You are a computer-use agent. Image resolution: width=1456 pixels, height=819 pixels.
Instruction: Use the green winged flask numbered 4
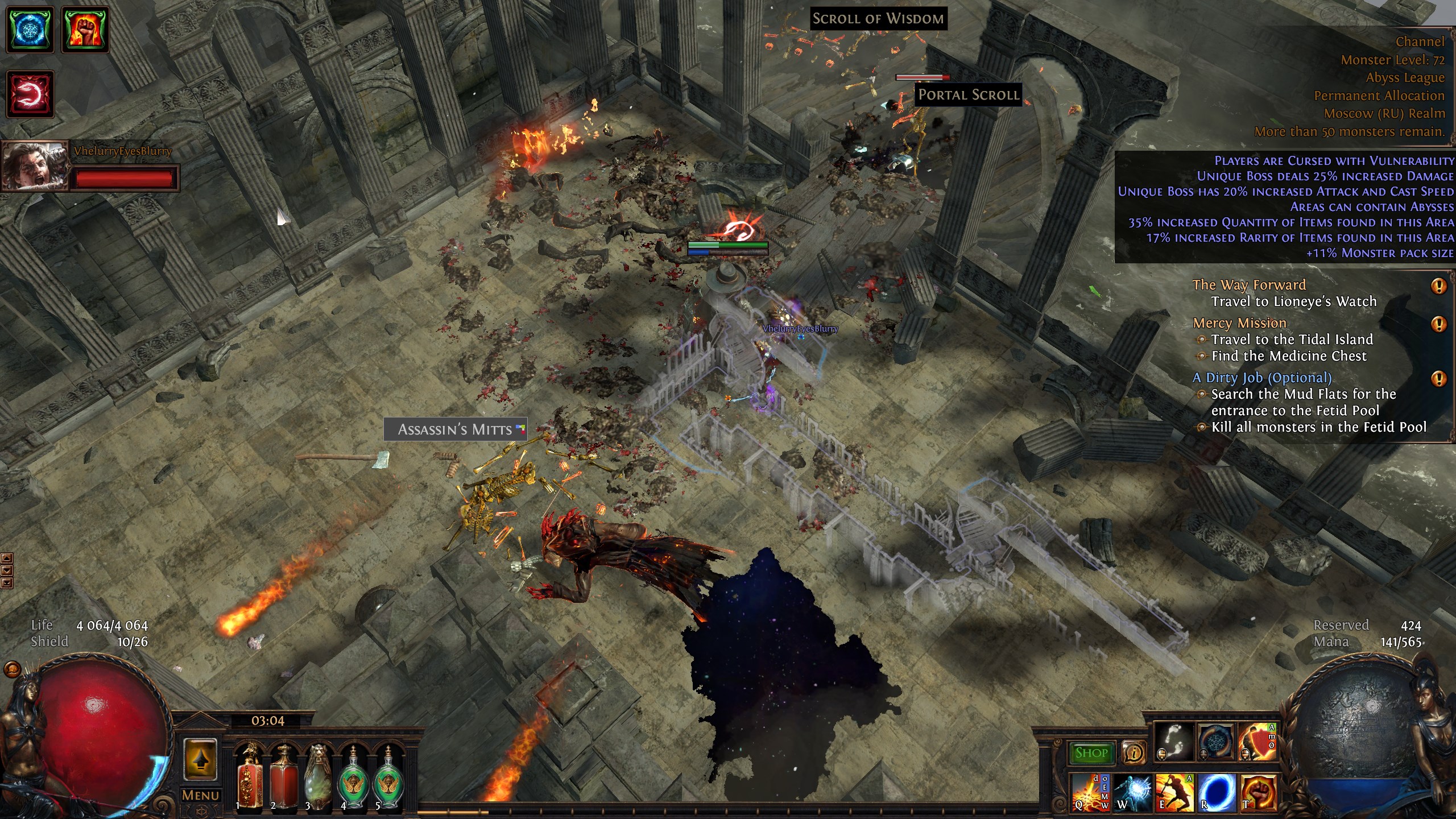coord(353,778)
